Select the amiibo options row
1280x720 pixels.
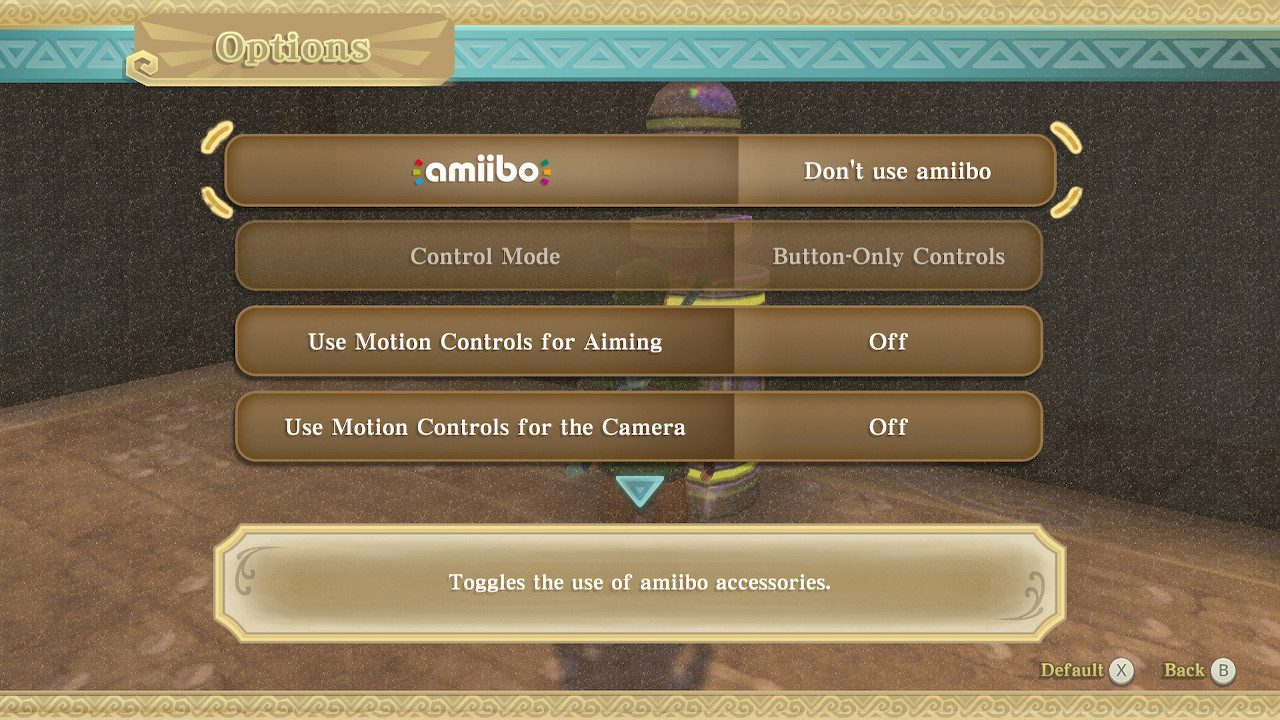[640, 170]
